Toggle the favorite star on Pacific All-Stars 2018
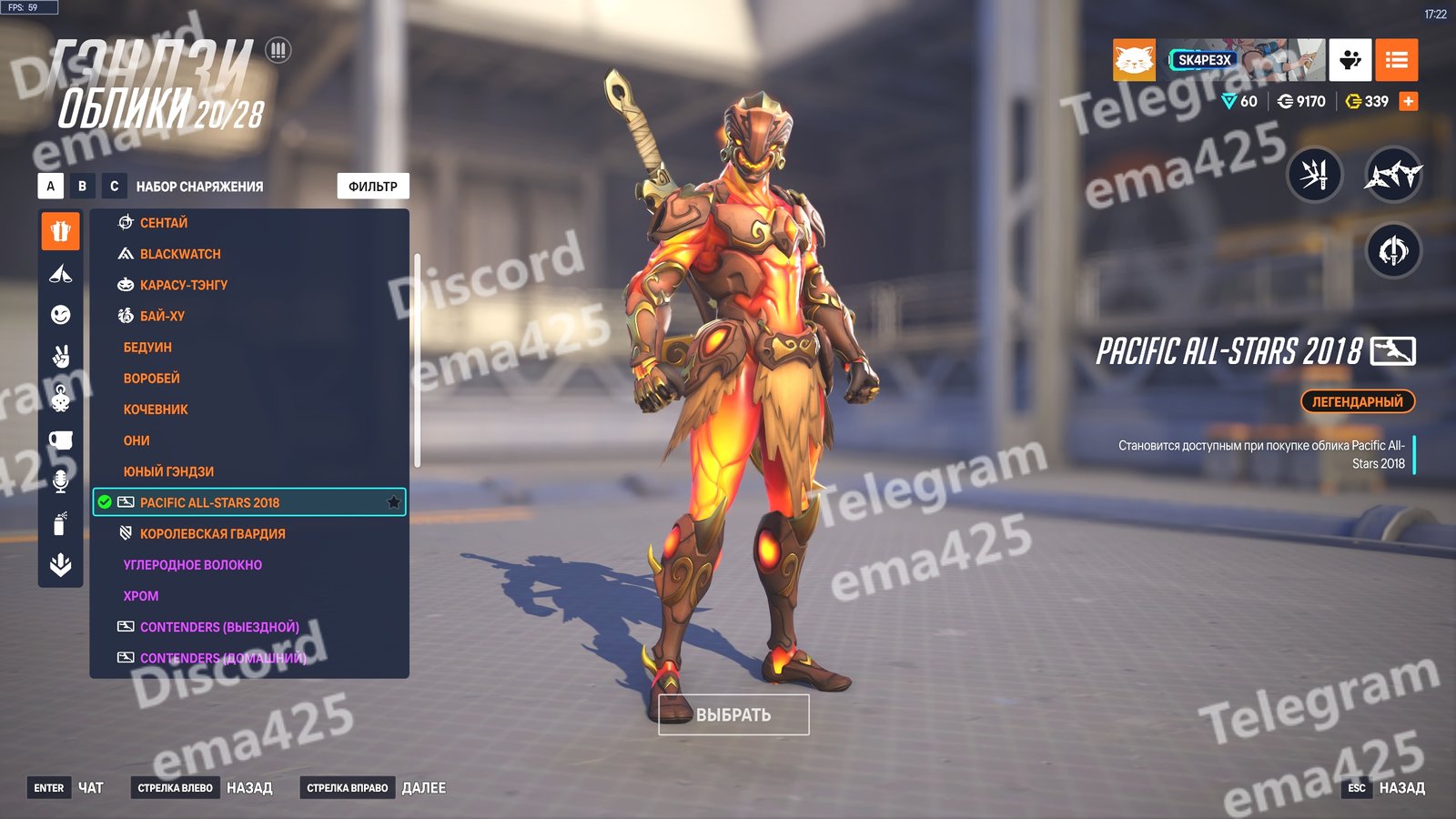Viewport: 1456px width, 819px height. click(x=394, y=502)
